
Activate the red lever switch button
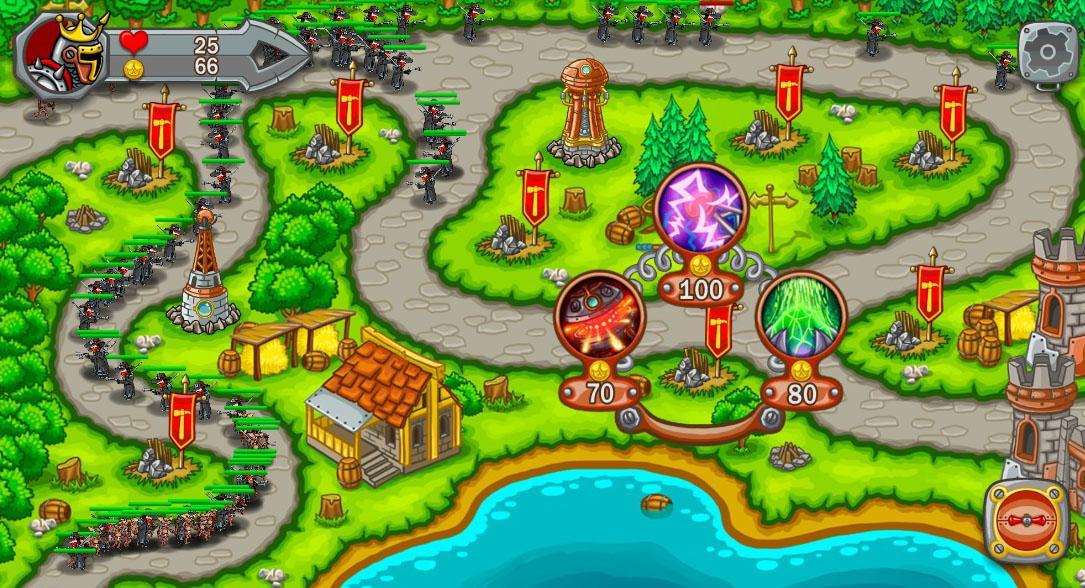click(1024, 522)
